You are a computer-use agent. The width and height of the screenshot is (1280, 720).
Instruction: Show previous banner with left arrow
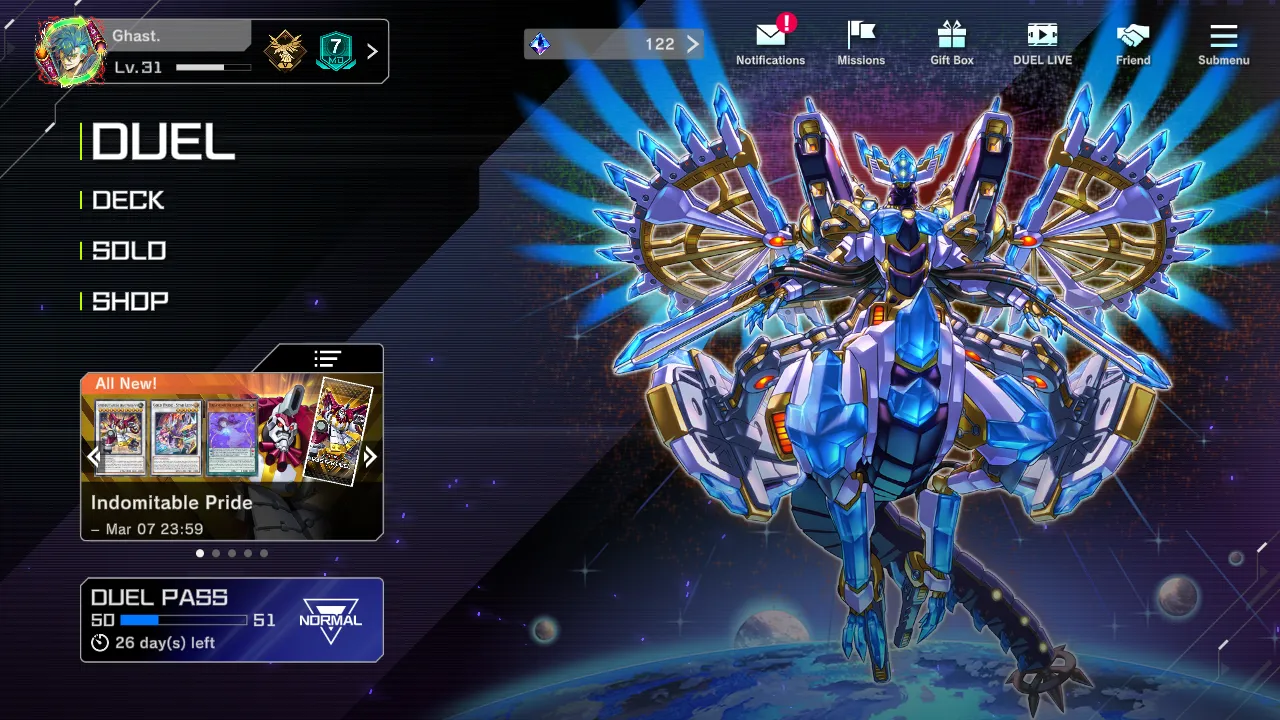94,457
